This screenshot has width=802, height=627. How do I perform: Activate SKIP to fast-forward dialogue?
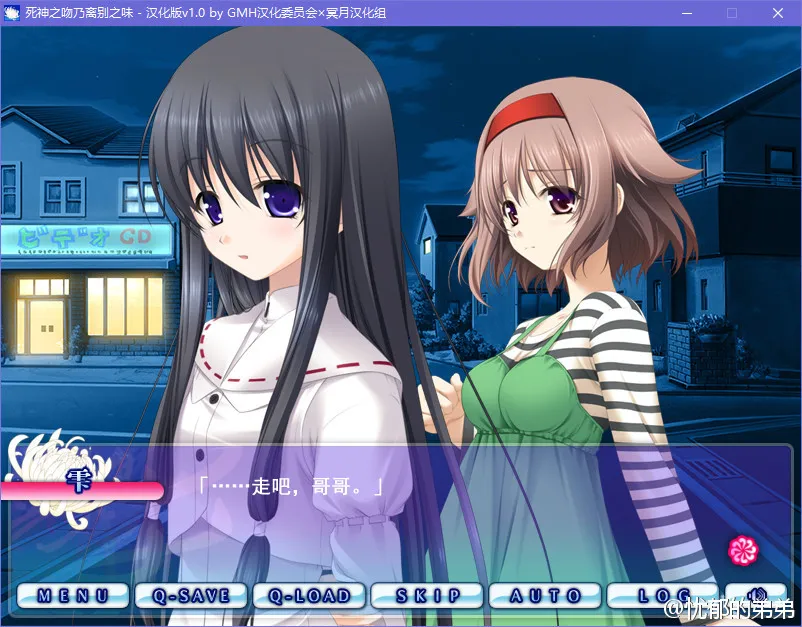[427, 595]
